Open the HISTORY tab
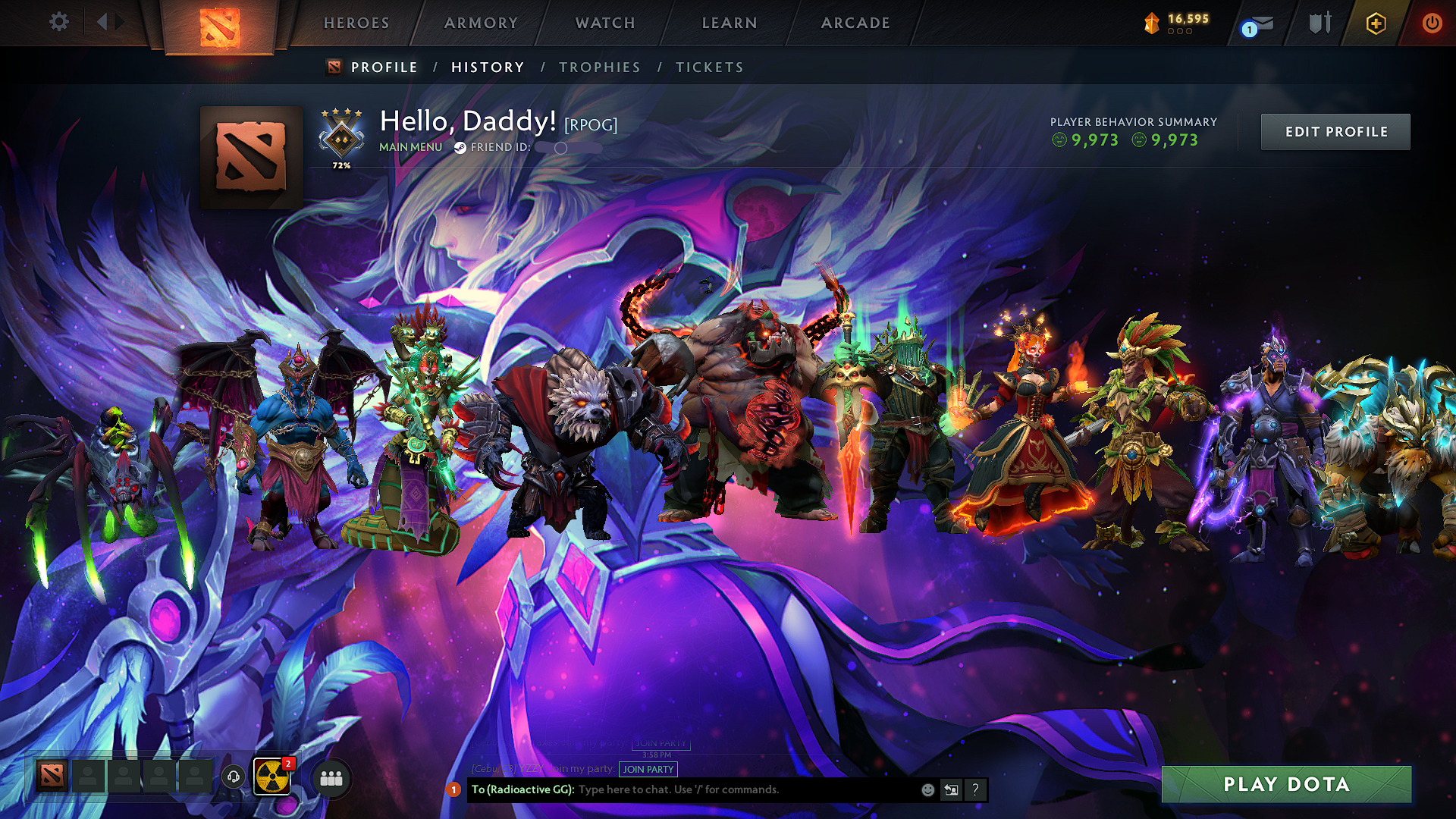 click(488, 67)
